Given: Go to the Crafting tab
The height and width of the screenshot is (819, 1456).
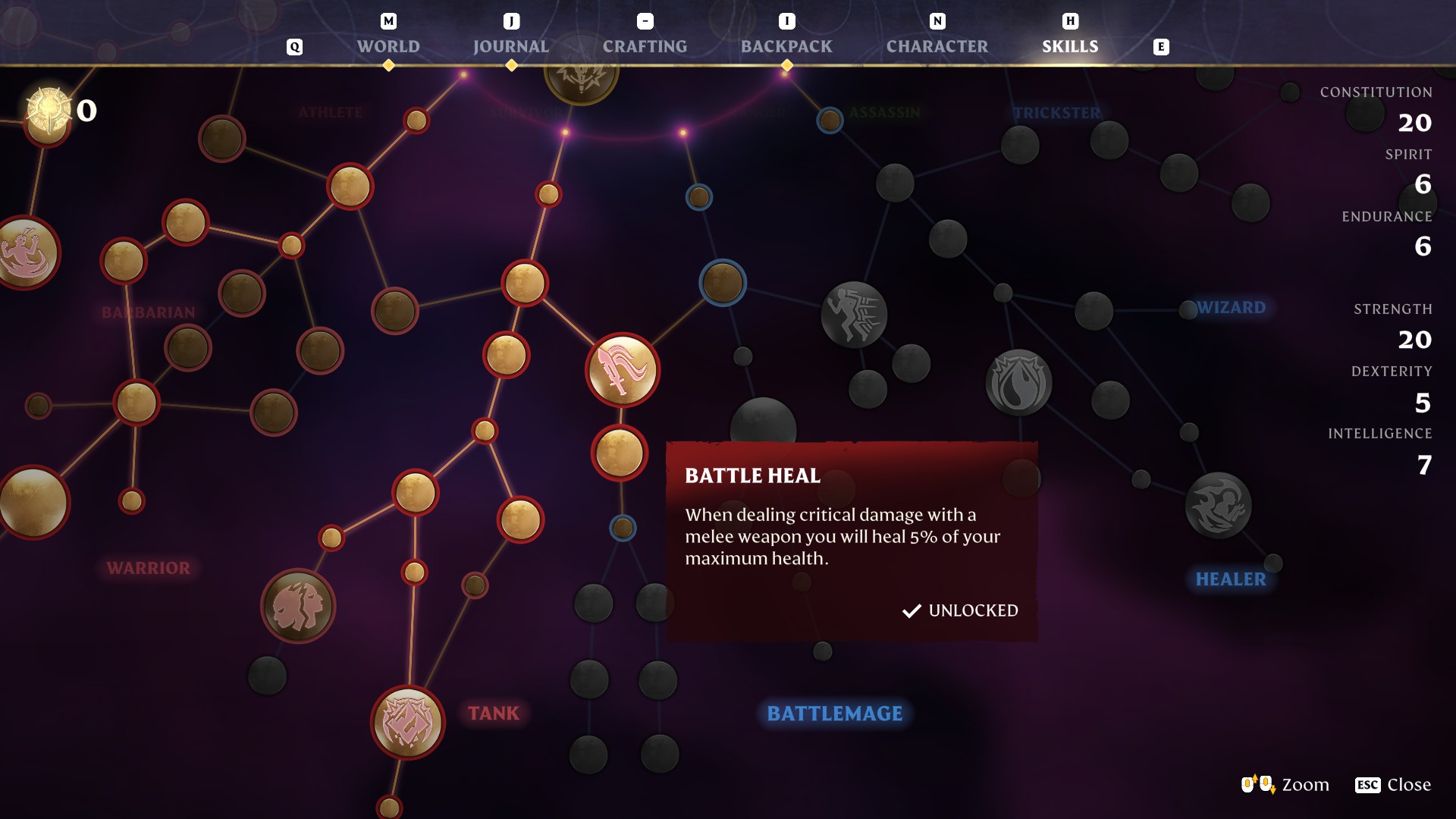Looking at the screenshot, I should pyautogui.click(x=645, y=46).
